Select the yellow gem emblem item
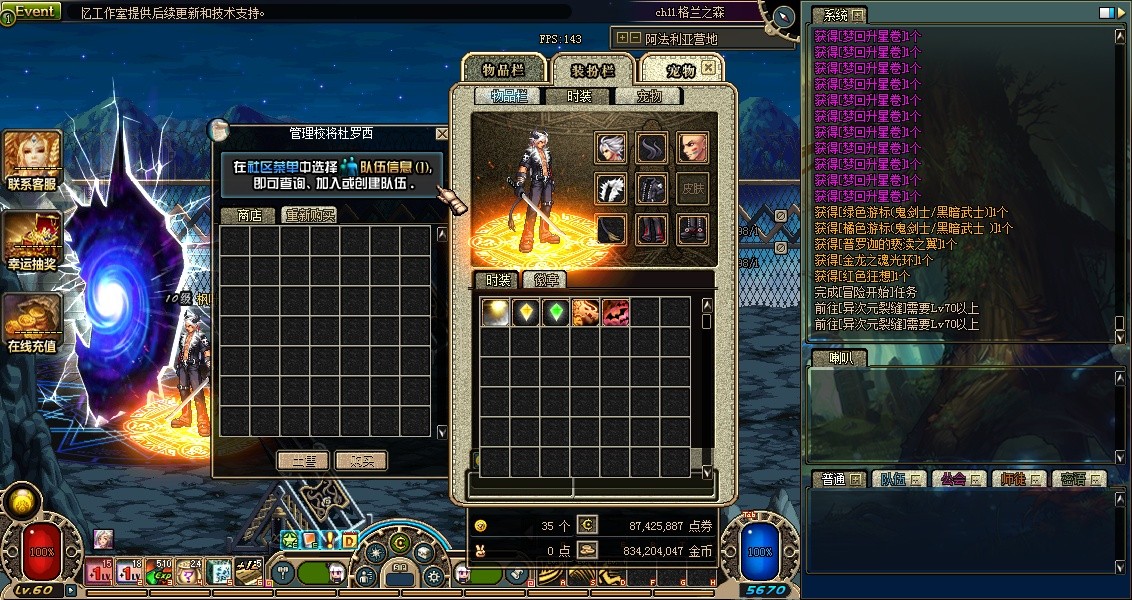Screen dimensions: 1132x600 tap(526, 312)
